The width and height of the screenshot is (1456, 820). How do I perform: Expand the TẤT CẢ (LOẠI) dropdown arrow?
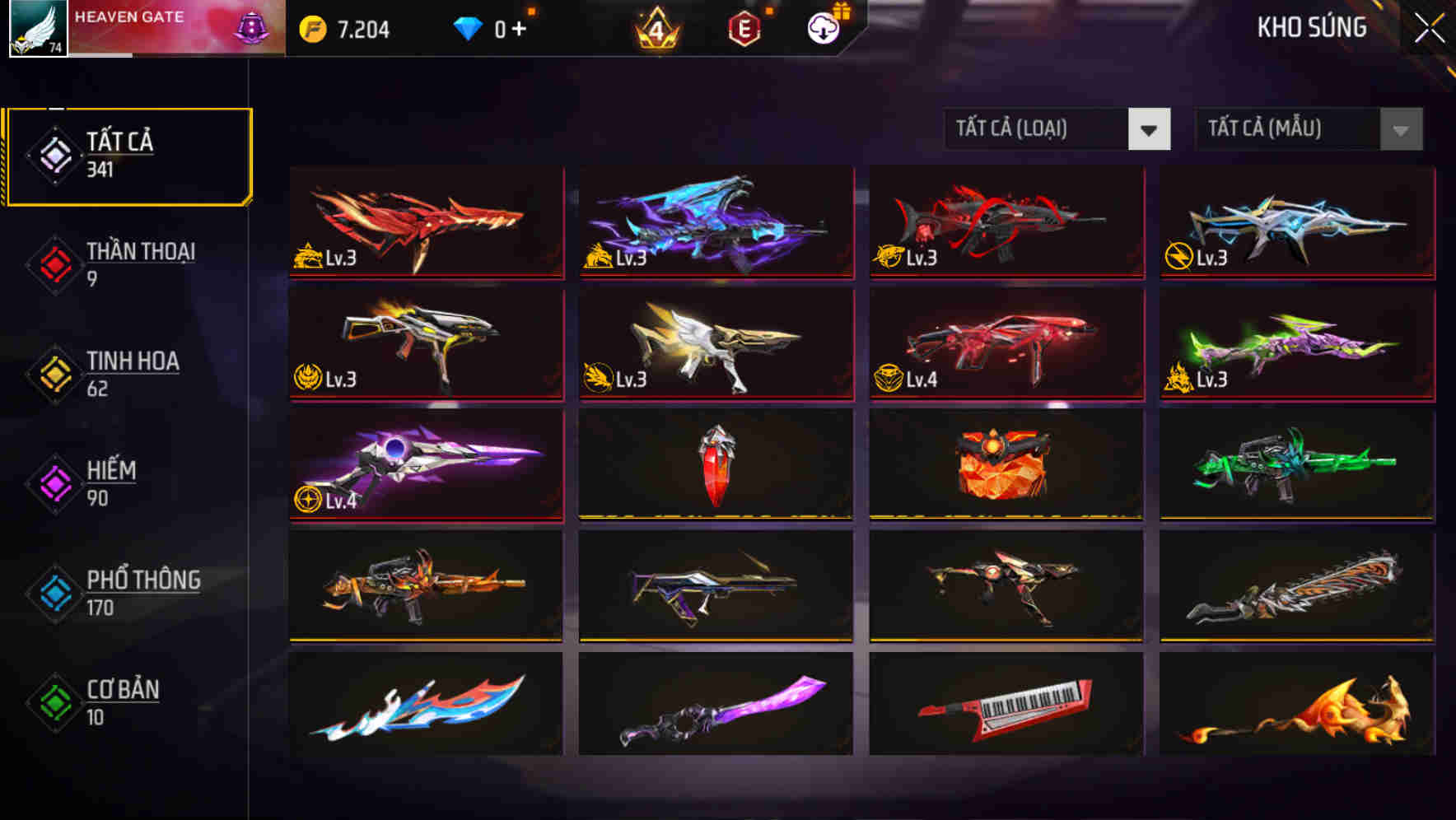coord(1149,129)
